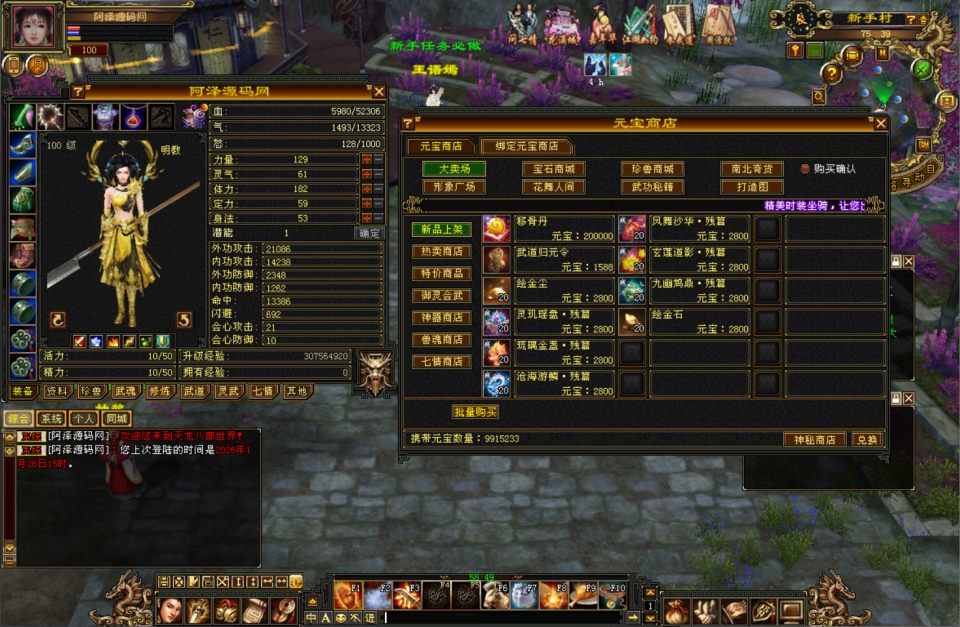This screenshot has height=627, width=960.
Task: Open the 热卖商店 side category
Action: 442,252
